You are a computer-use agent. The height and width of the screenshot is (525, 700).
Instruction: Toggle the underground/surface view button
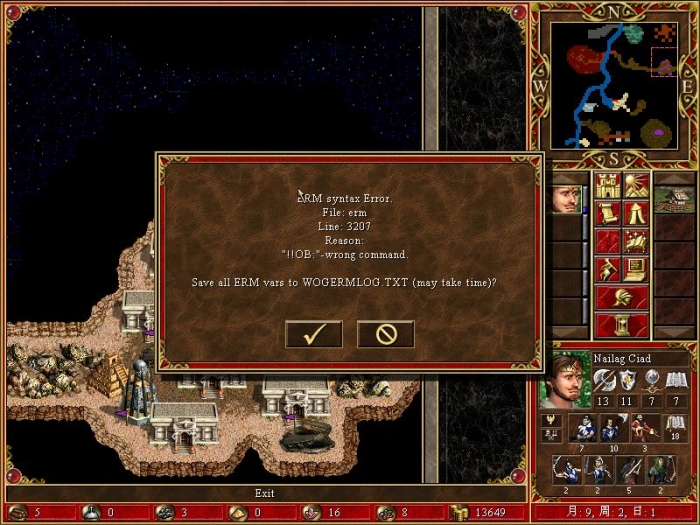click(635, 186)
